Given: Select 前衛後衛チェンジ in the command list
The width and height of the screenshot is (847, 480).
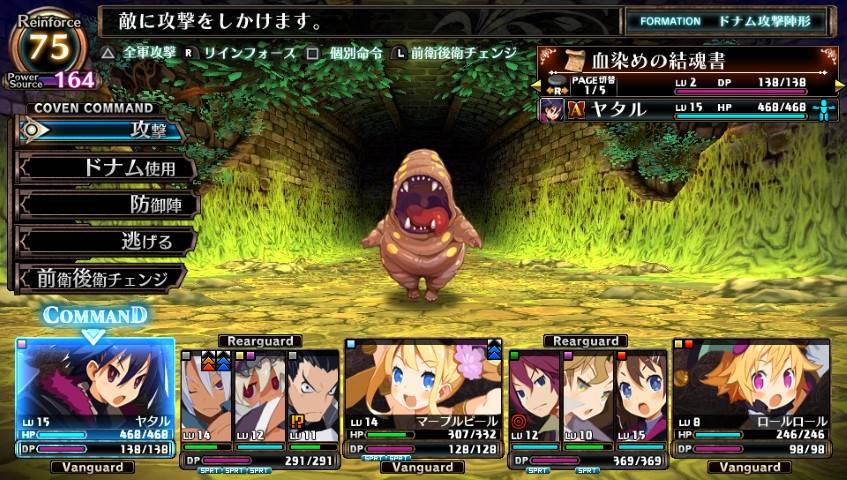Looking at the screenshot, I should (x=100, y=278).
